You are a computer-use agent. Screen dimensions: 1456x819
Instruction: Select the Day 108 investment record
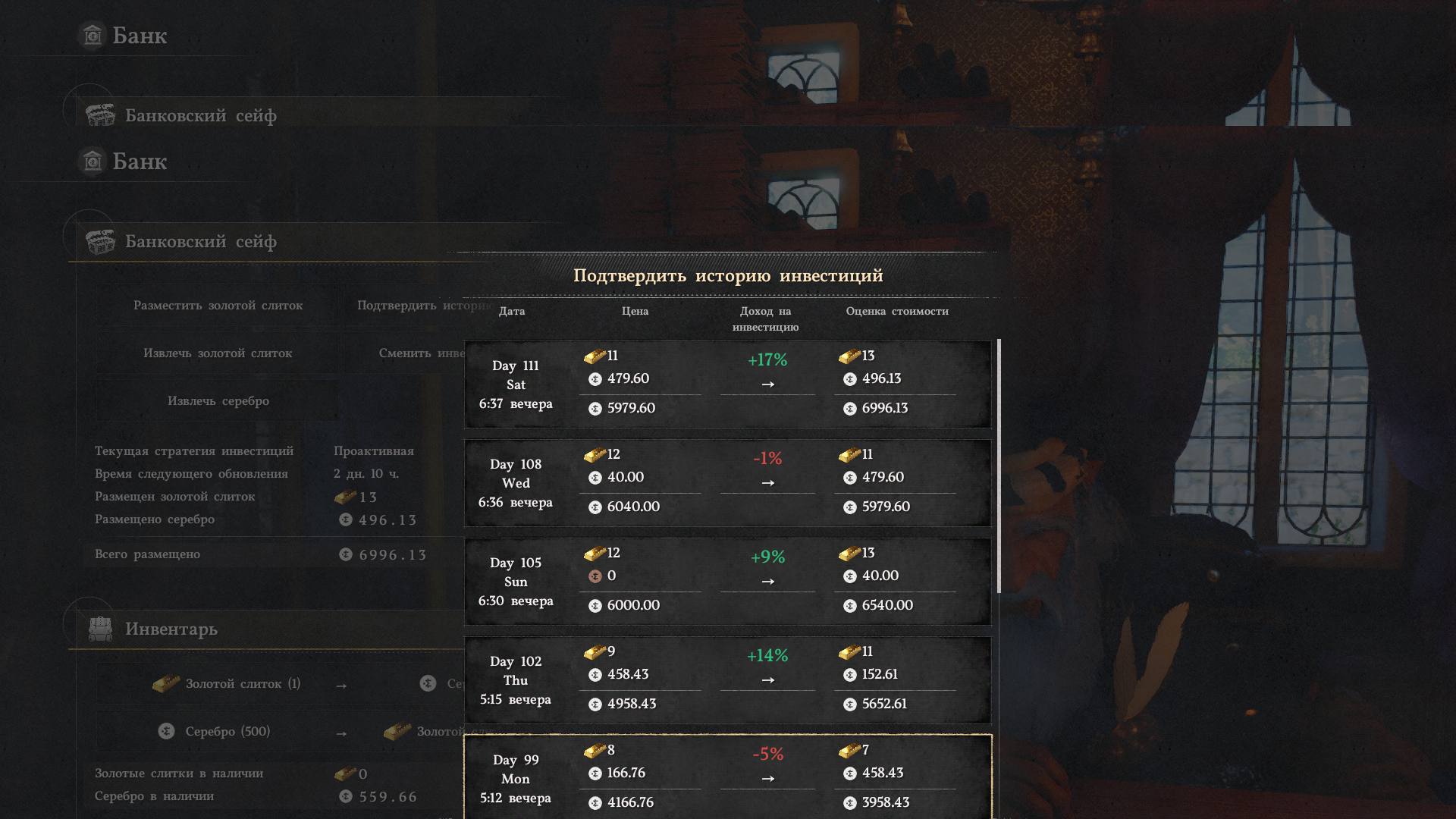coord(727,483)
